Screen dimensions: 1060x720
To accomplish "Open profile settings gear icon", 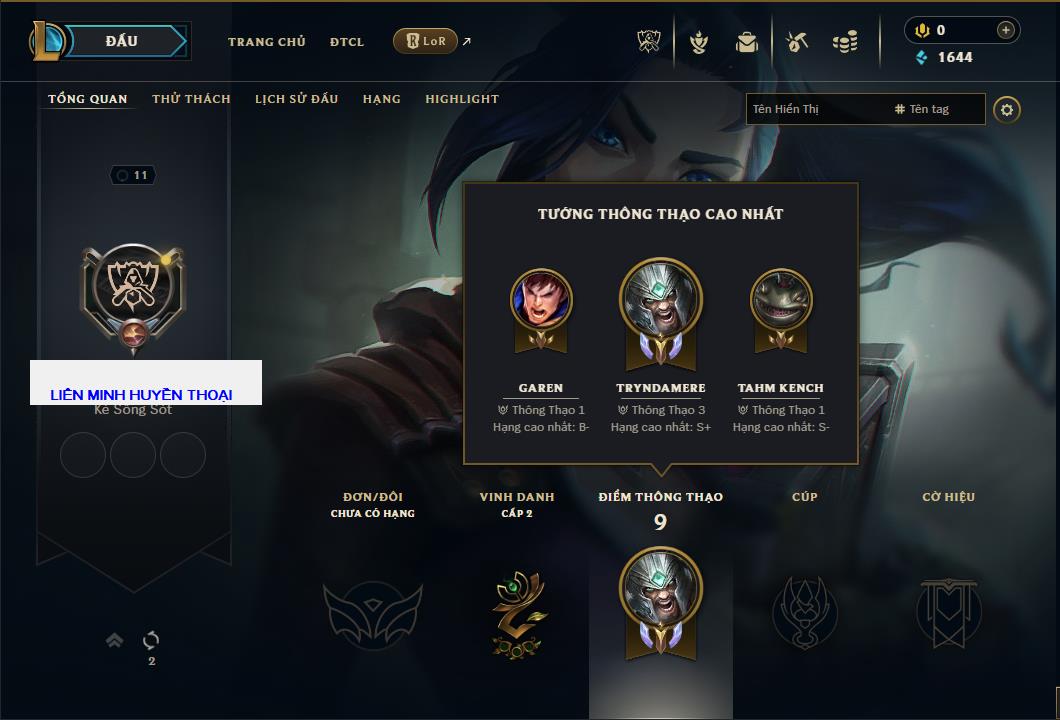I will point(1007,109).
